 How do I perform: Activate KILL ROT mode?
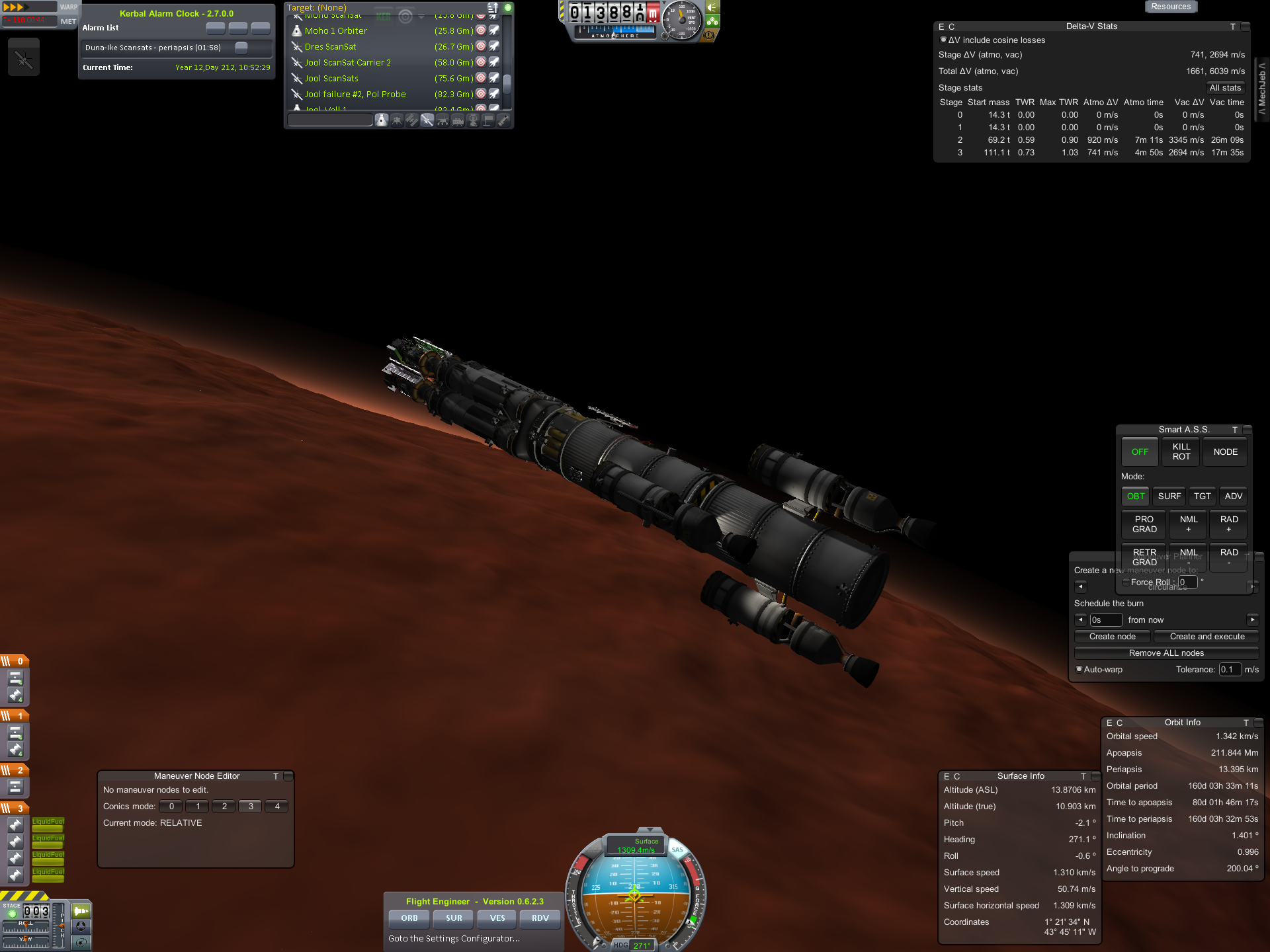pos(1181,452)
